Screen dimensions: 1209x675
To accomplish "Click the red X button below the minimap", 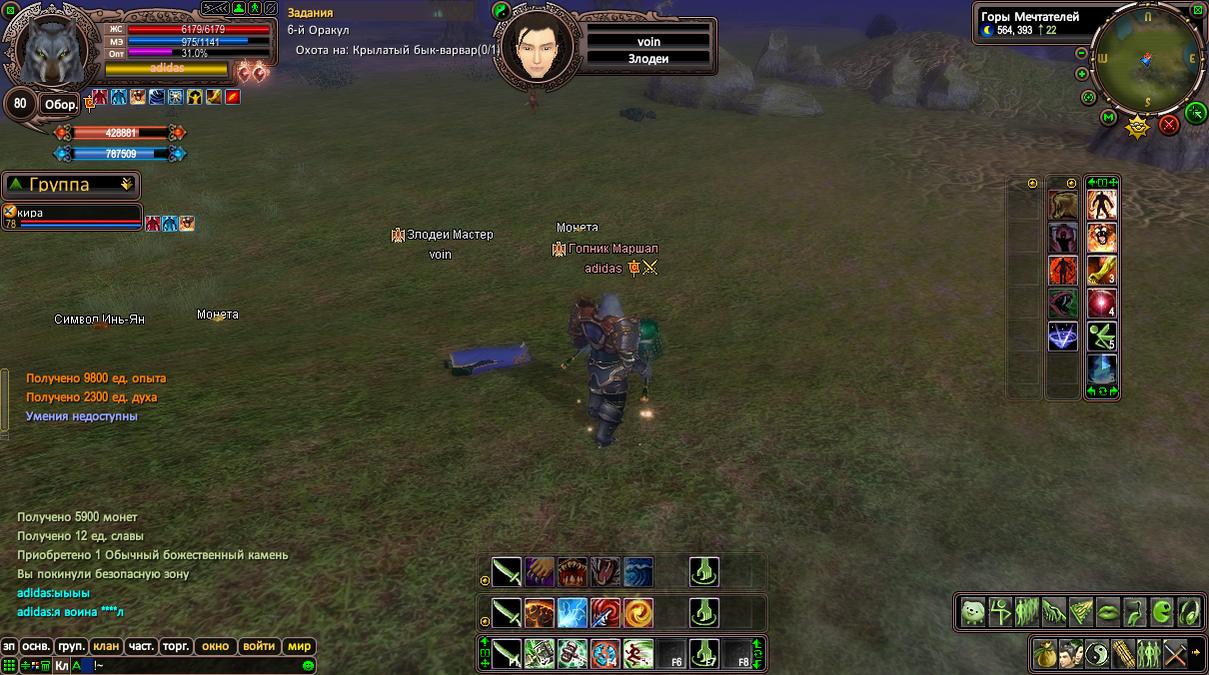I will point(1168,125).
